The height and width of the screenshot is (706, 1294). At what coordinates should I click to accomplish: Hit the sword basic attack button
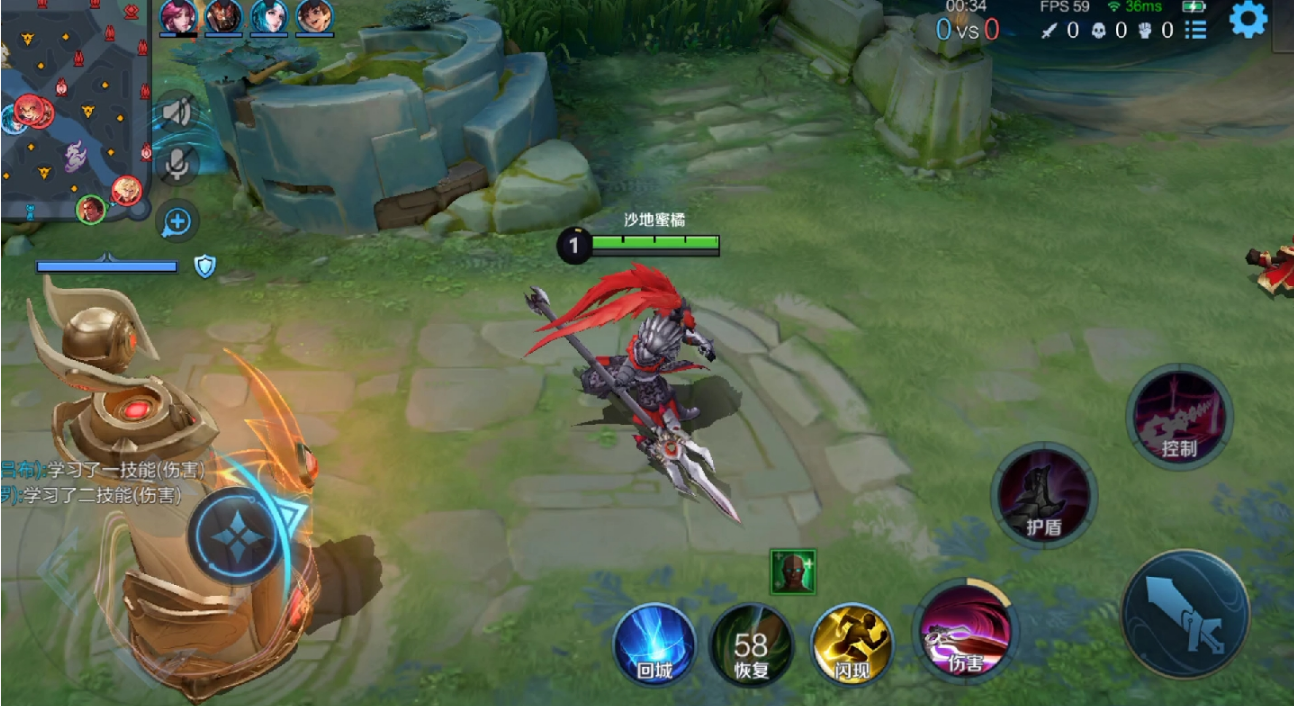tap(1185, 613)
